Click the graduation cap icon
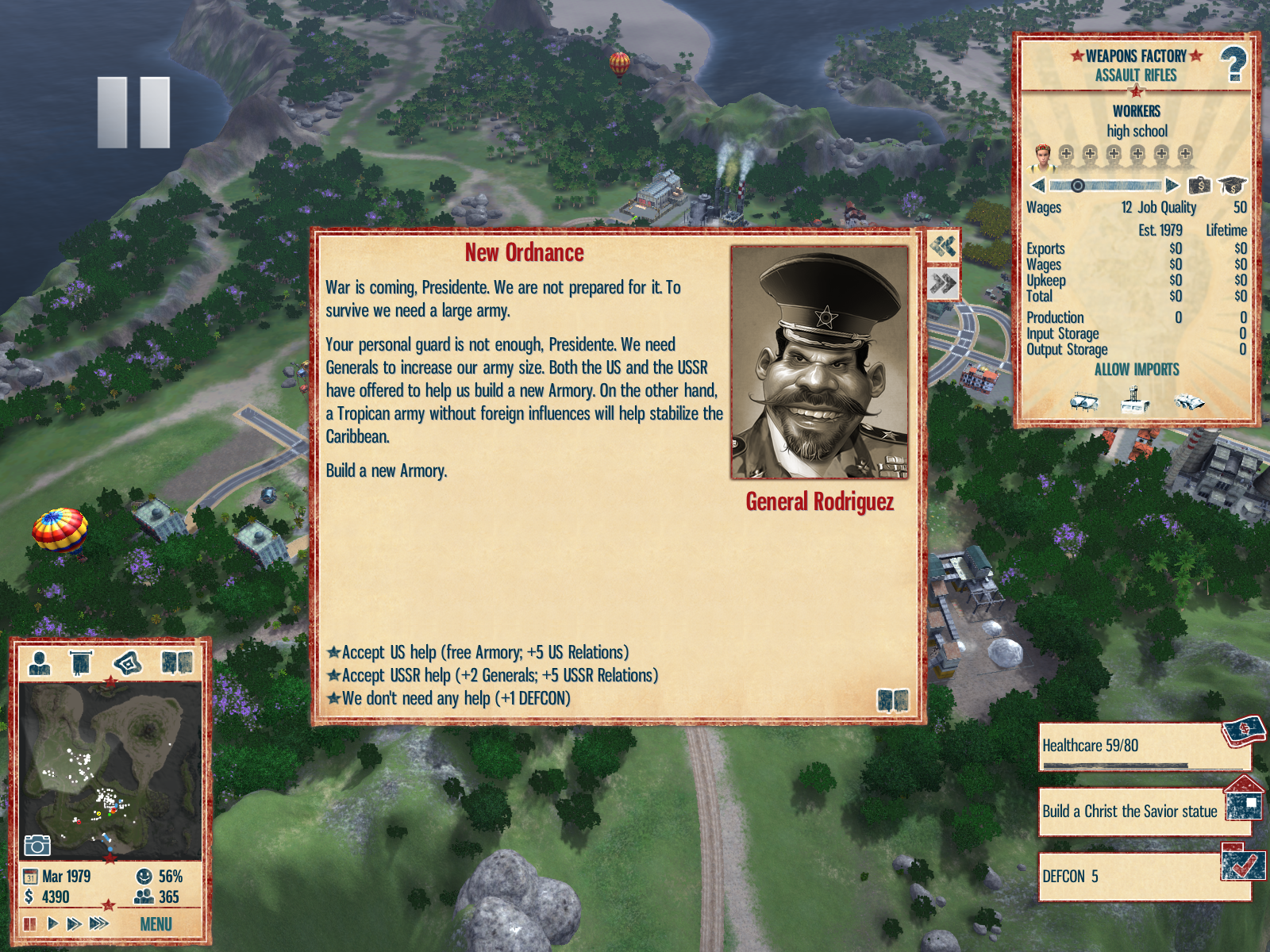Image resolution: width=1270 pixels, height=952 pixels. tap(1232, 186)
